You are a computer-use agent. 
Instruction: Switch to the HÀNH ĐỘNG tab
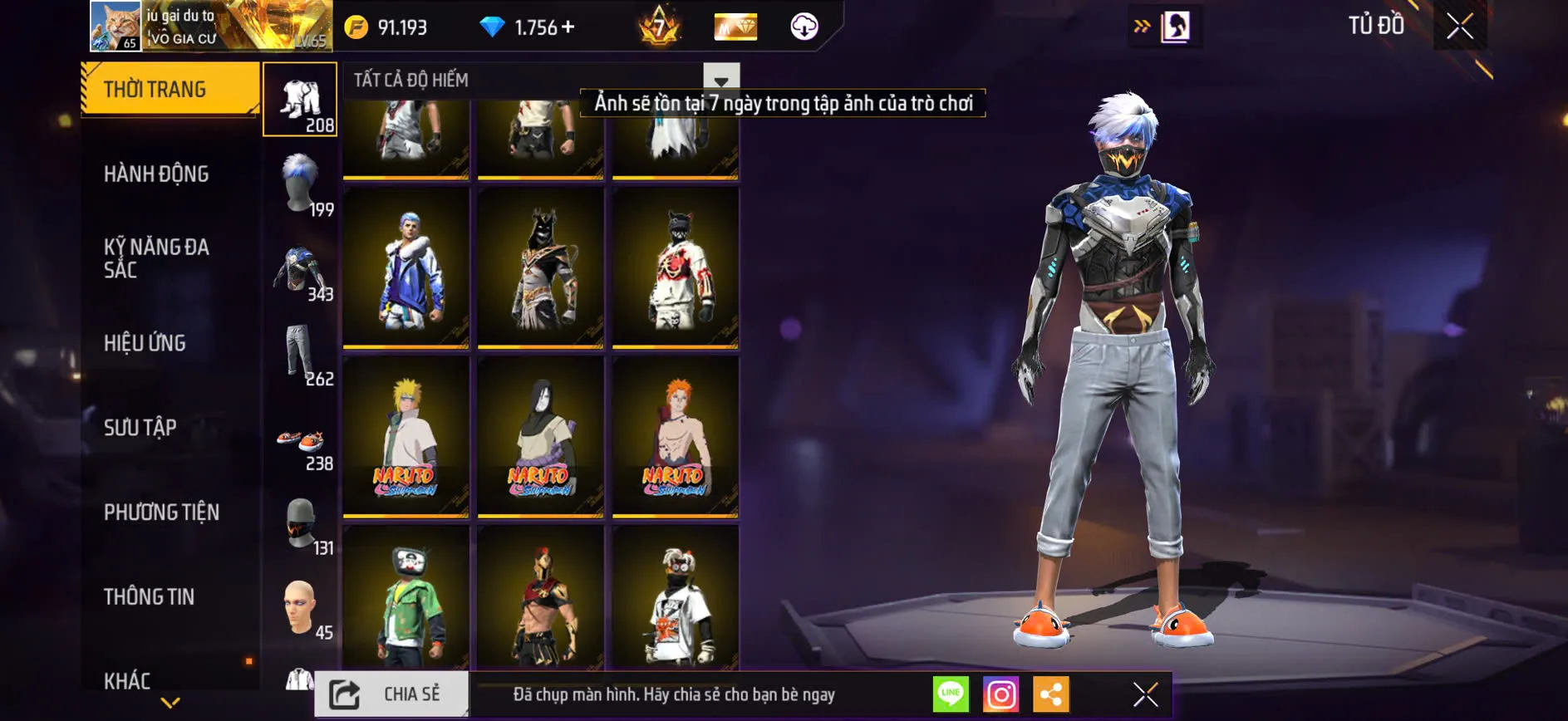click(155, 173)
